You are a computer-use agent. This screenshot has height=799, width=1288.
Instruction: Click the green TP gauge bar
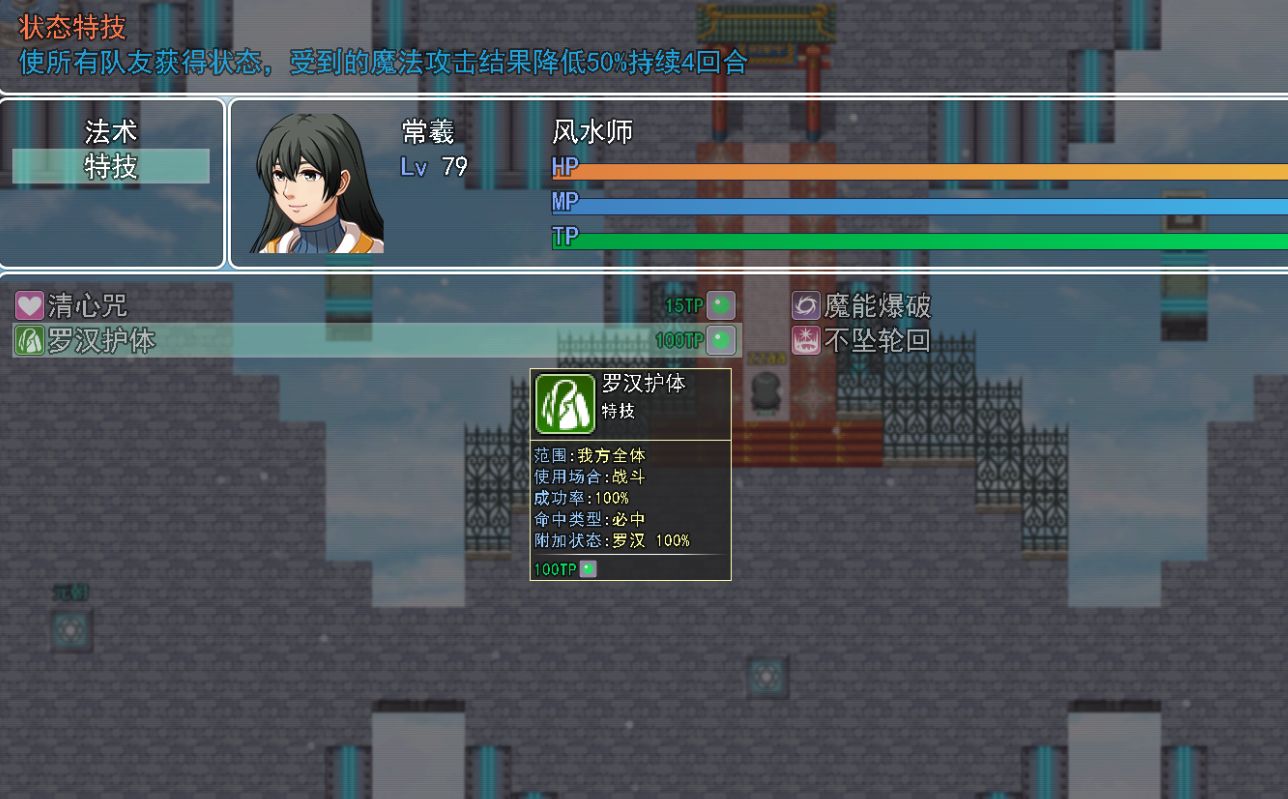click(x=900, y=240)
